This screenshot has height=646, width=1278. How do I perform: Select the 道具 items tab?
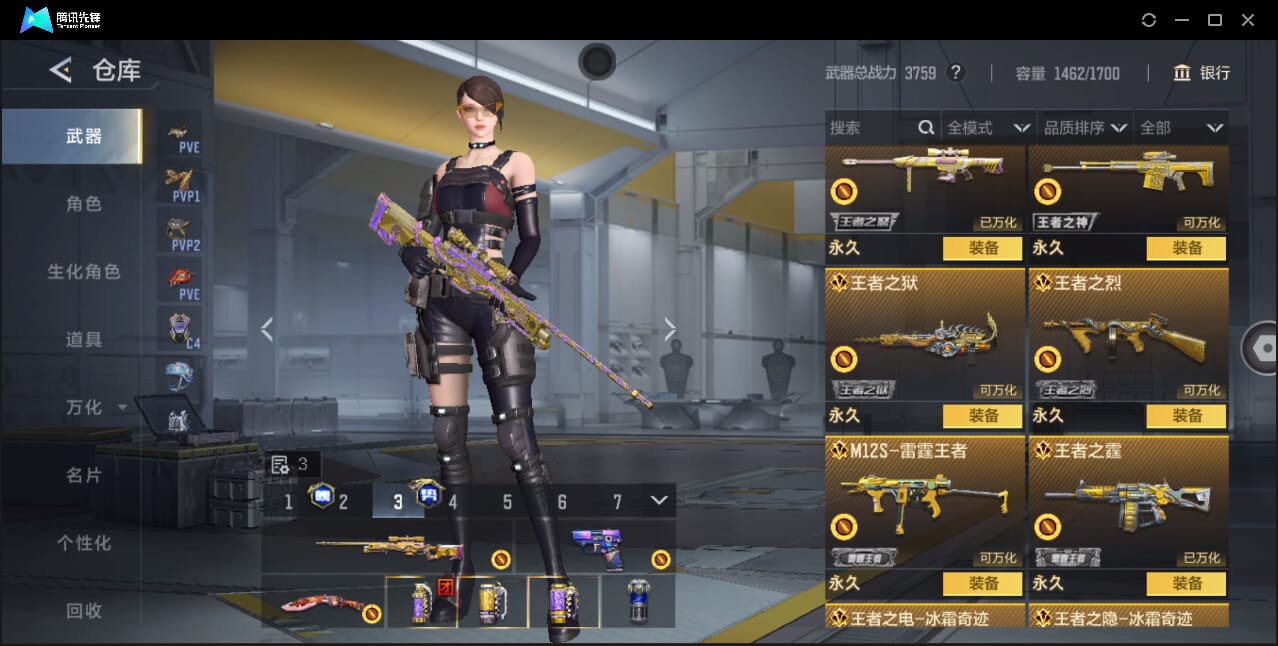(x=84, y=340)
